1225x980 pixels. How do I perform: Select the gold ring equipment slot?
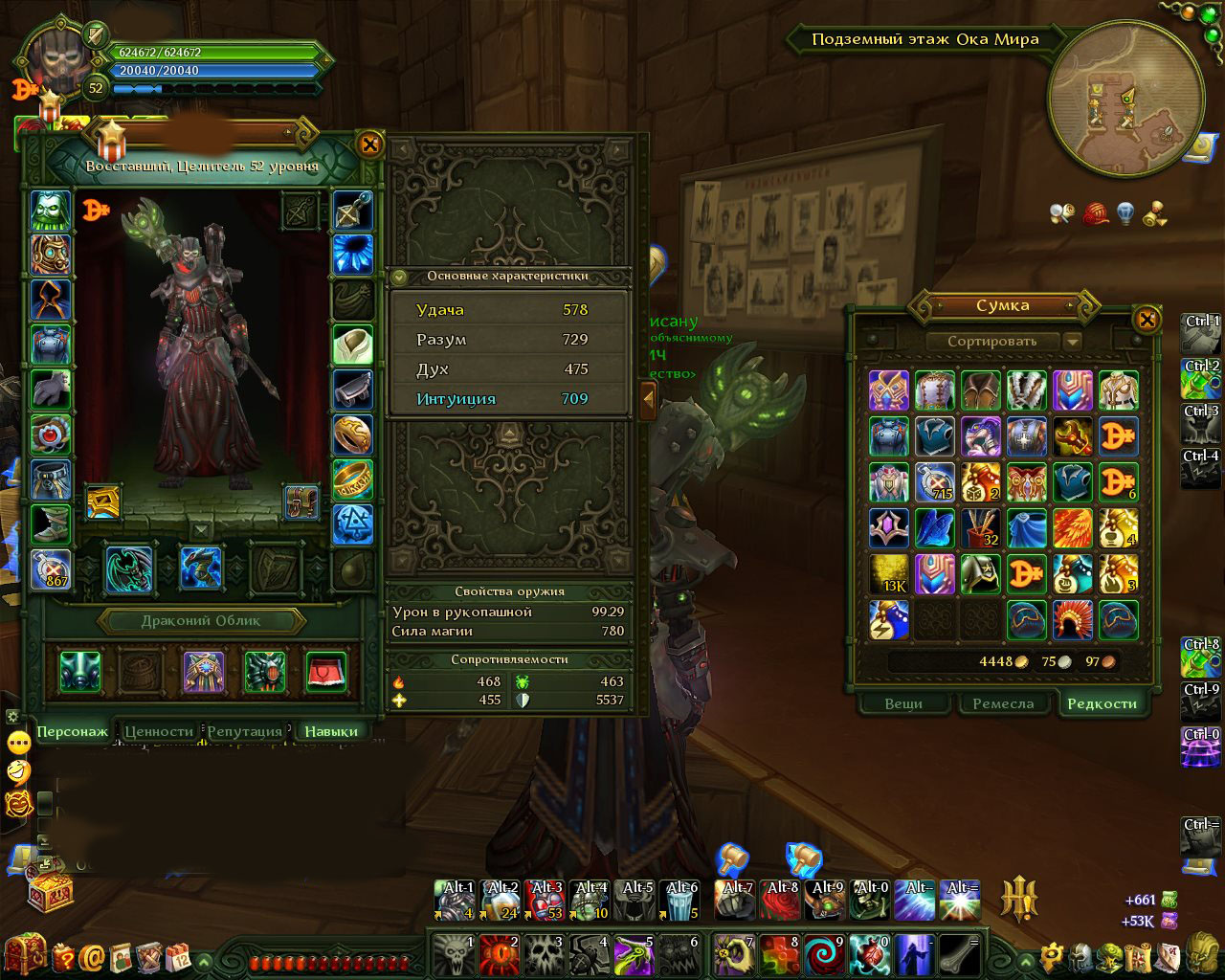(352, 479)
